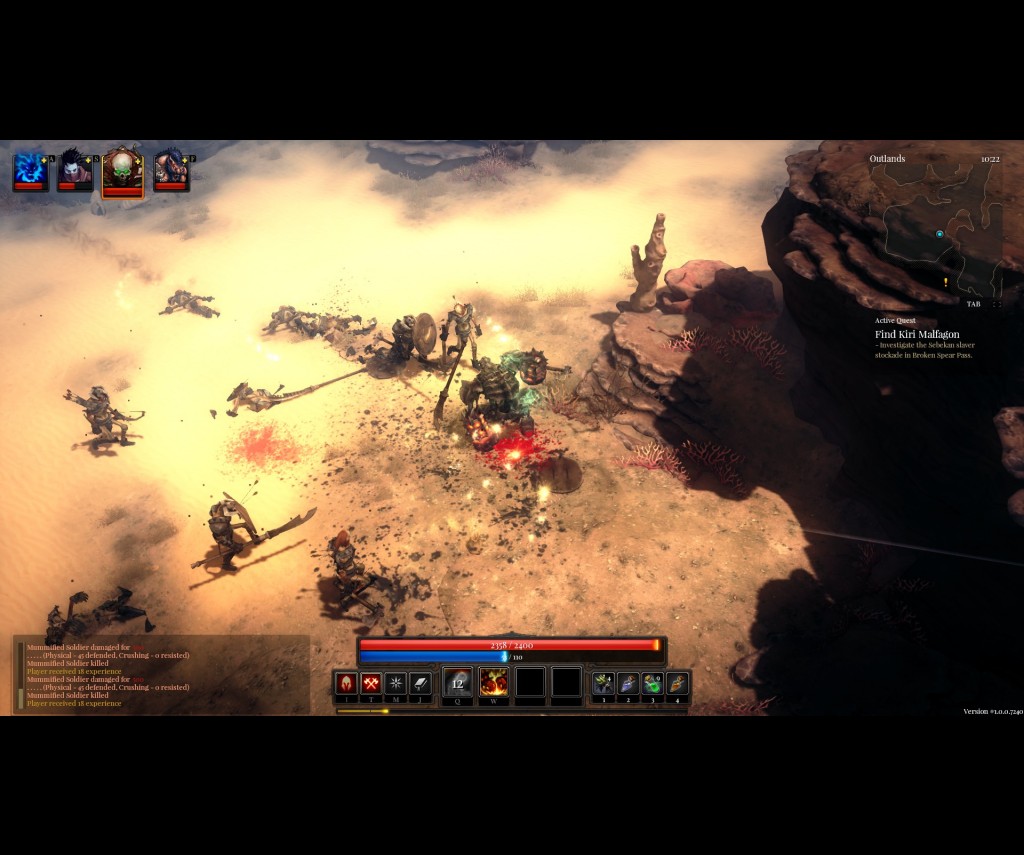Activate the Q ability on cooldown
Image resolution: width=1024 pixels, height=855 pixels.
click(x=458, y=683)
